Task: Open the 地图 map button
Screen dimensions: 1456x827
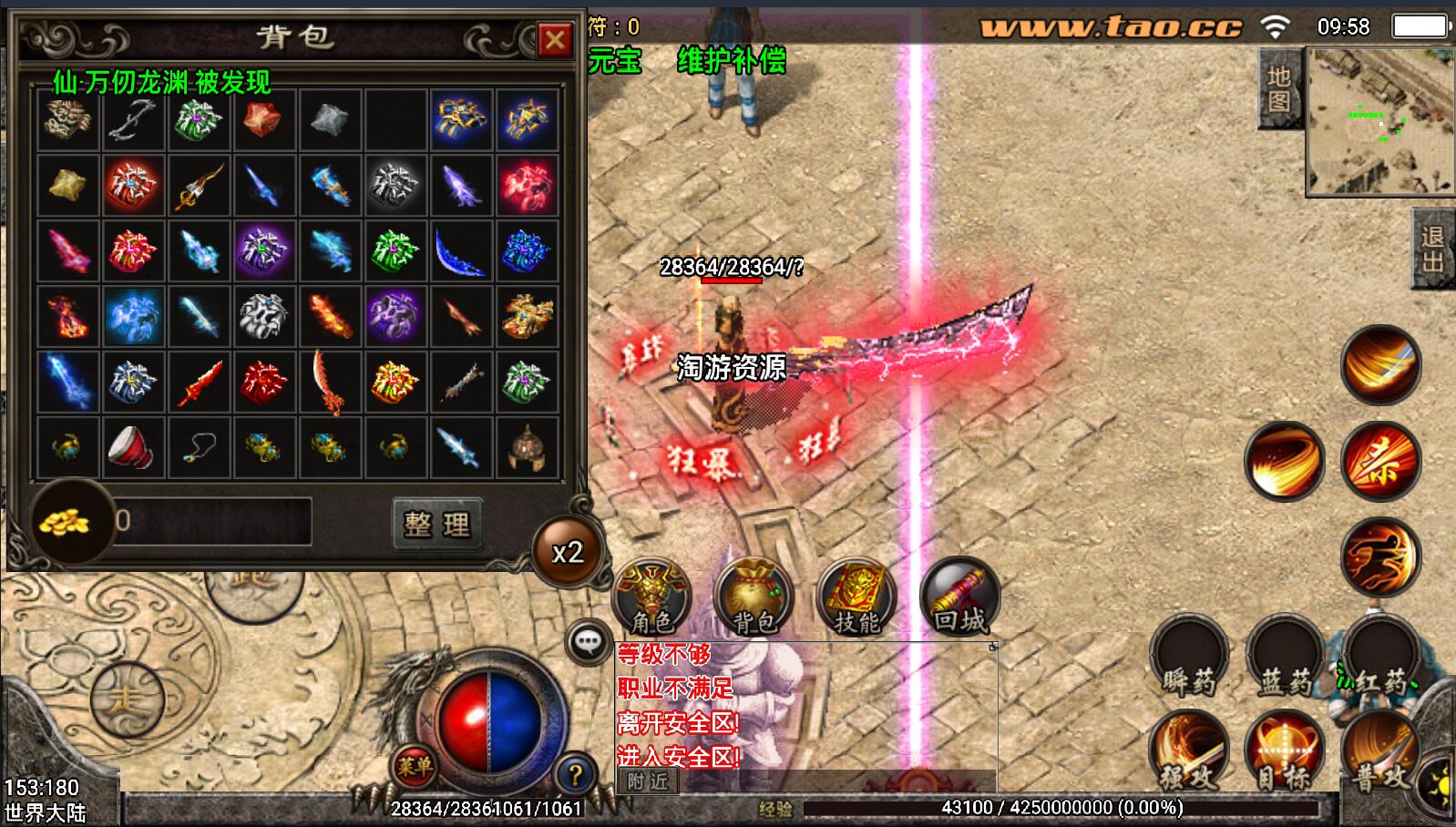Action: (x=1279, y=88)
